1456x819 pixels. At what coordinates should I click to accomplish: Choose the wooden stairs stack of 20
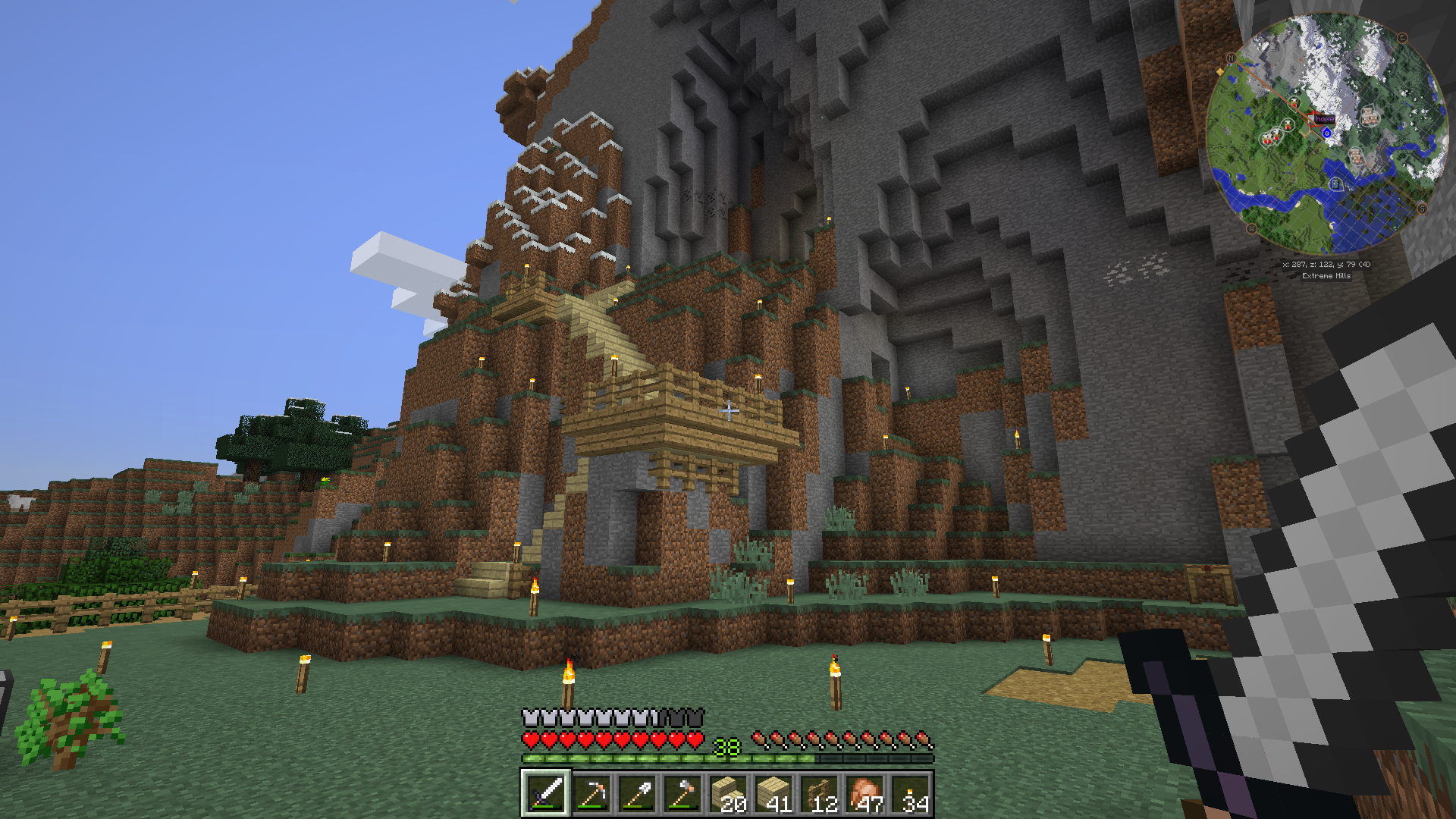(727, 794)
